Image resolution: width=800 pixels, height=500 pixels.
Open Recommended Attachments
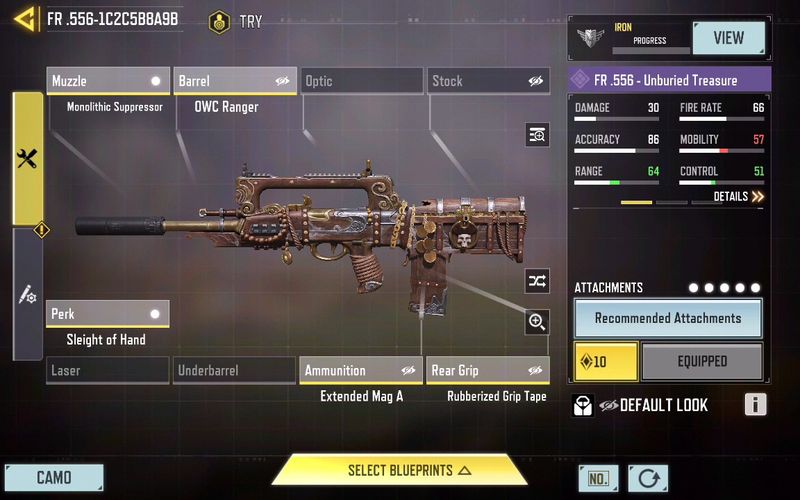668,318
